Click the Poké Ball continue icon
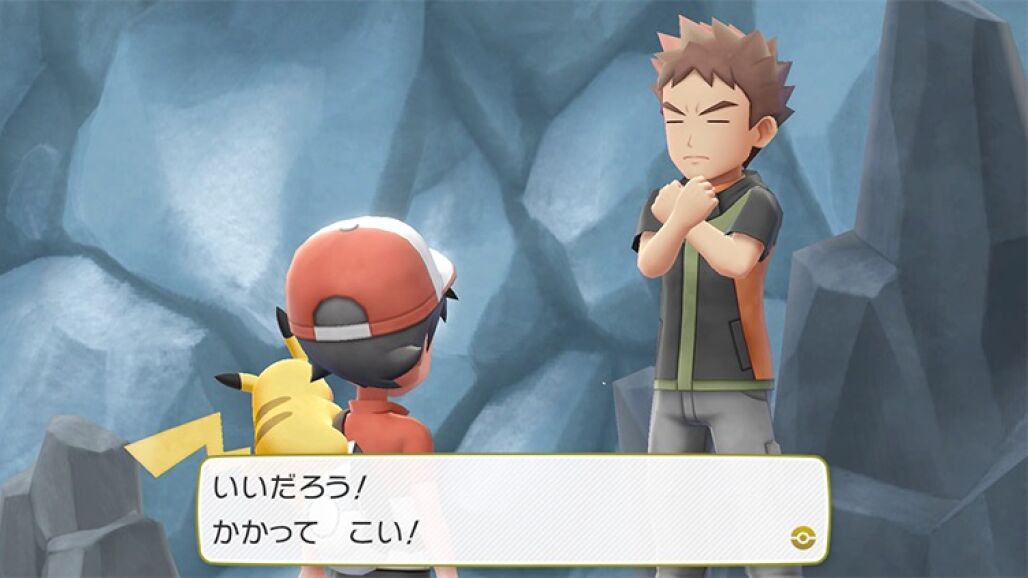 tap(800, 537)
